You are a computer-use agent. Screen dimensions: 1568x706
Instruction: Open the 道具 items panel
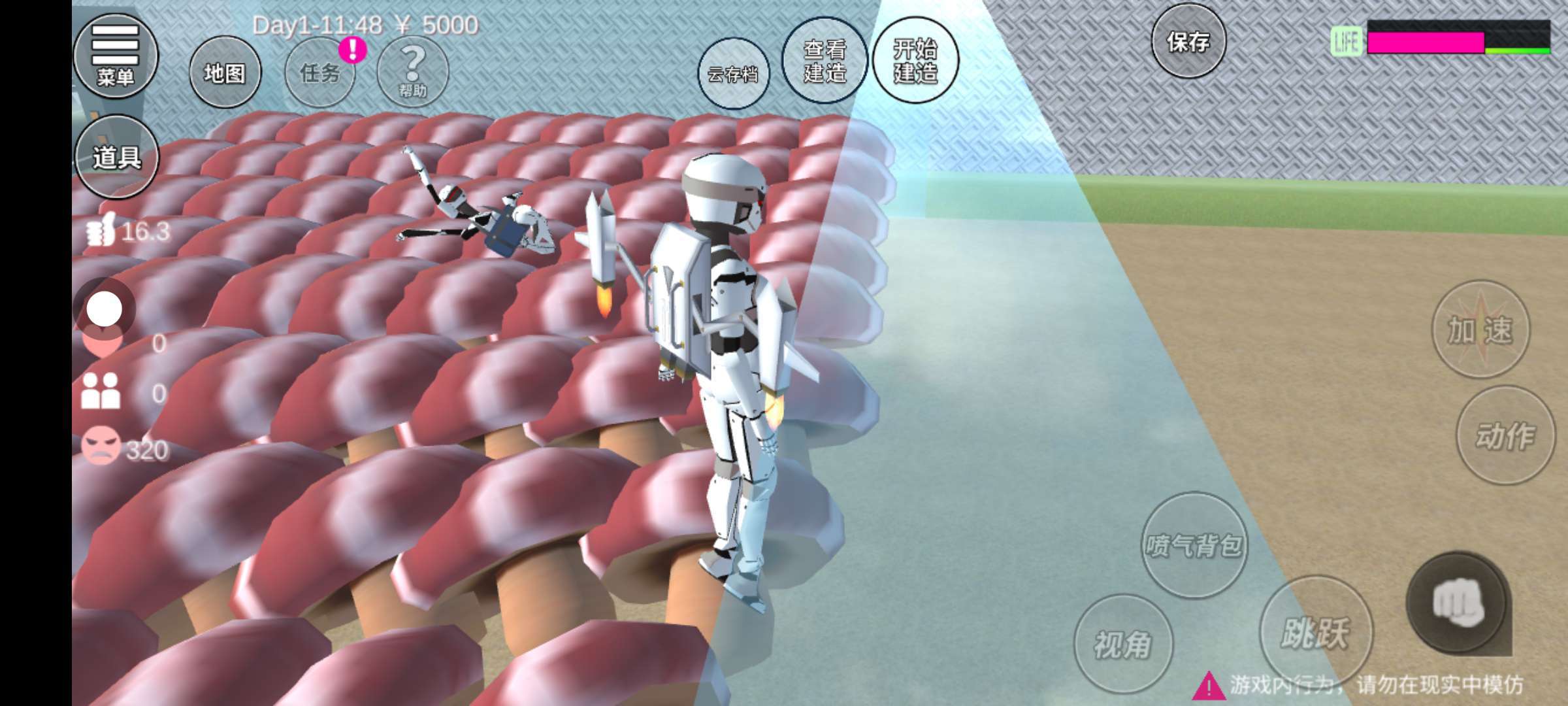pyautogui.click(x=117, y=157)
